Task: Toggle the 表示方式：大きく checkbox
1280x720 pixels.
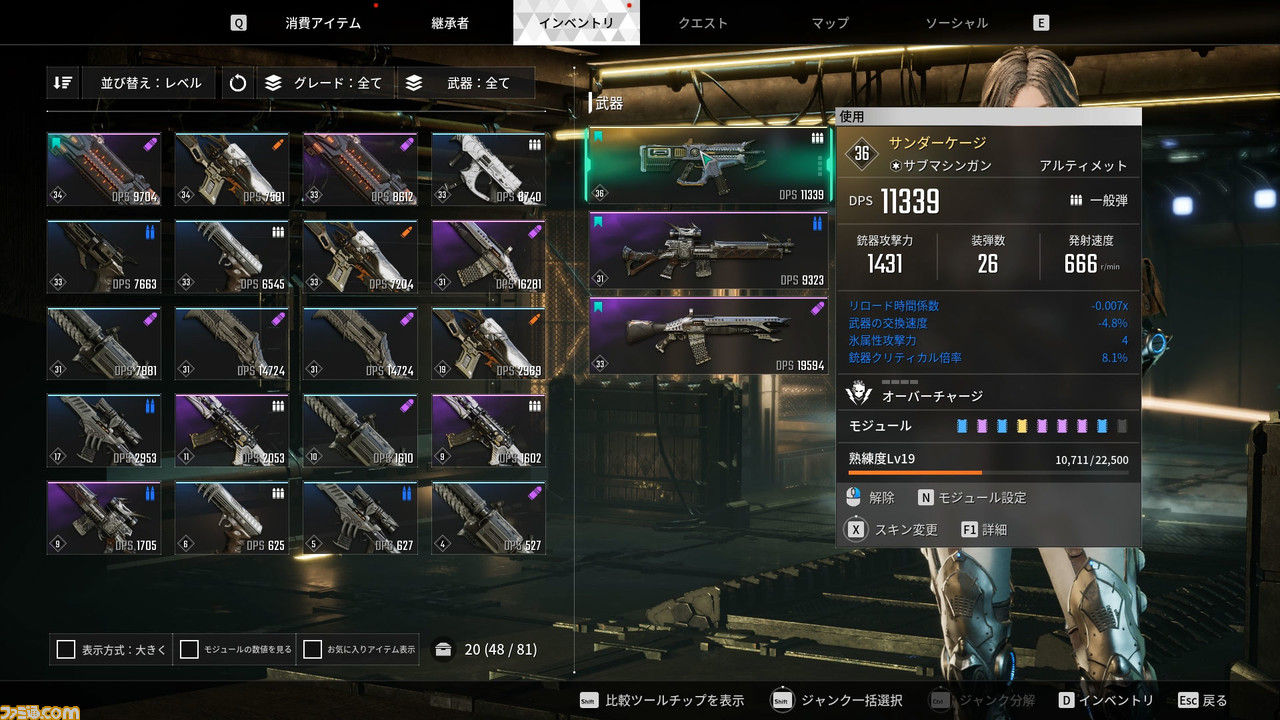Action: (x=66, y=650)
